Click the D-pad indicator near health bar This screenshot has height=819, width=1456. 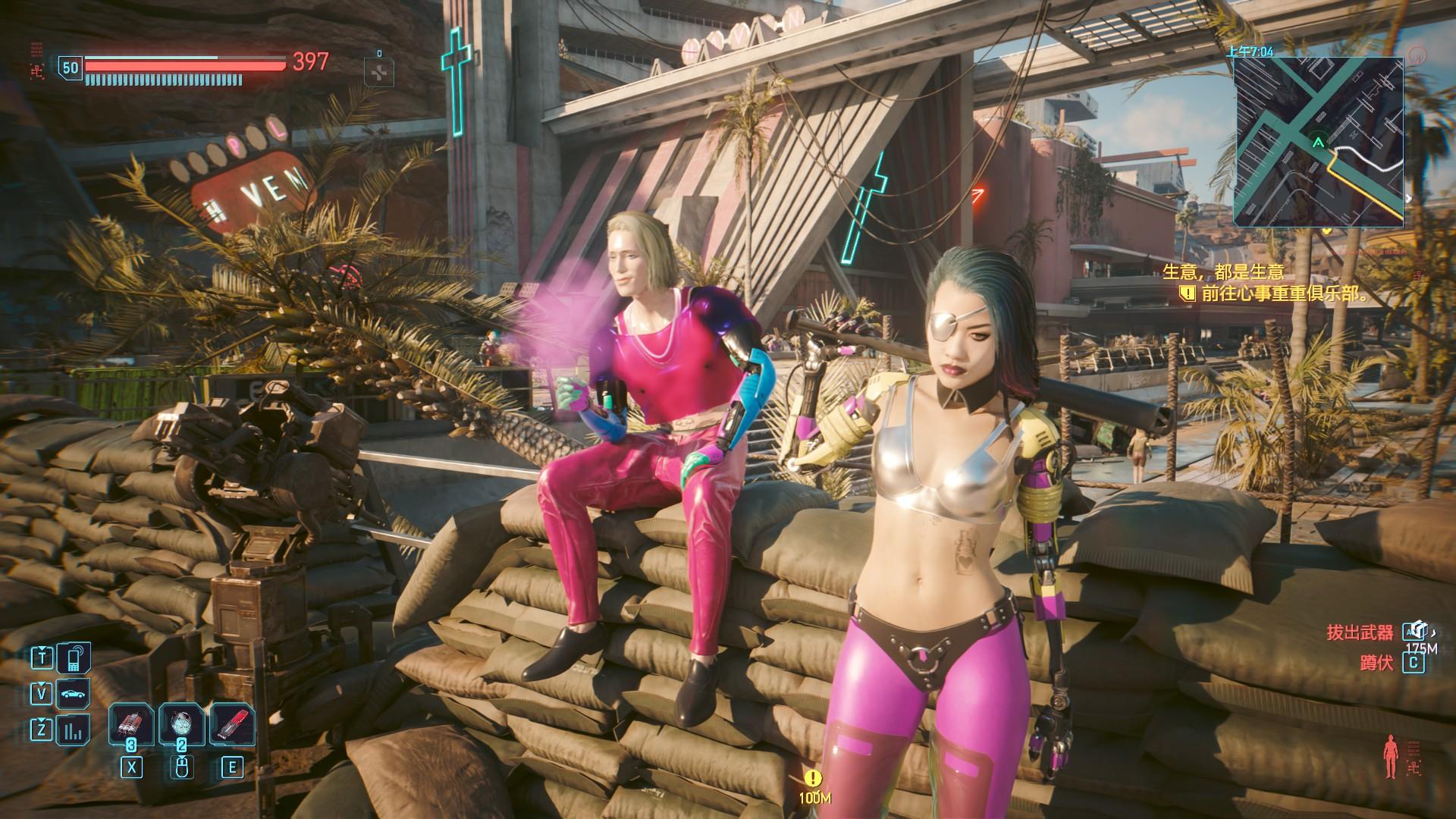tap(379, 71)
